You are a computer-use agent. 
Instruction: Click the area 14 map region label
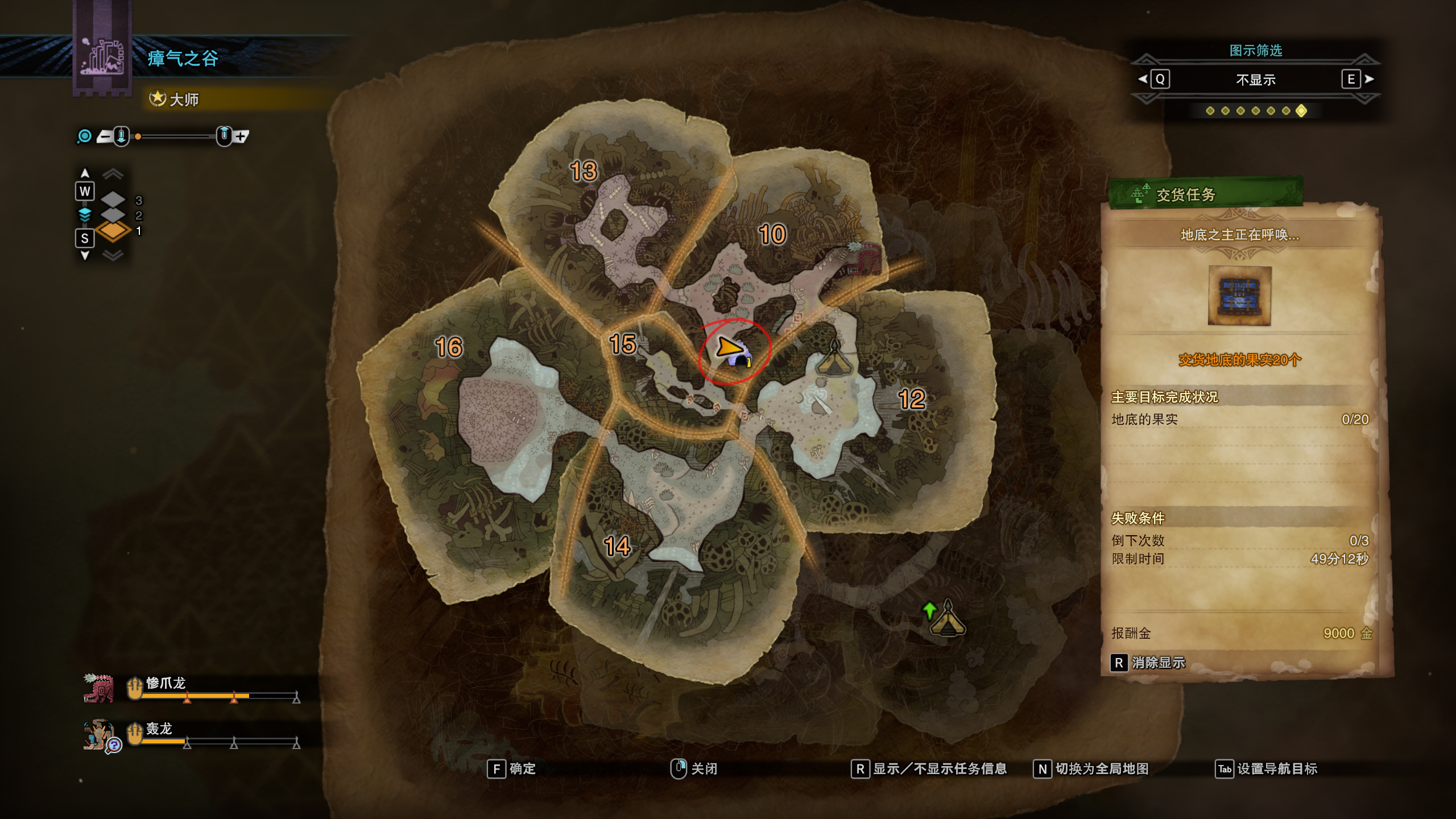[617, 546]
